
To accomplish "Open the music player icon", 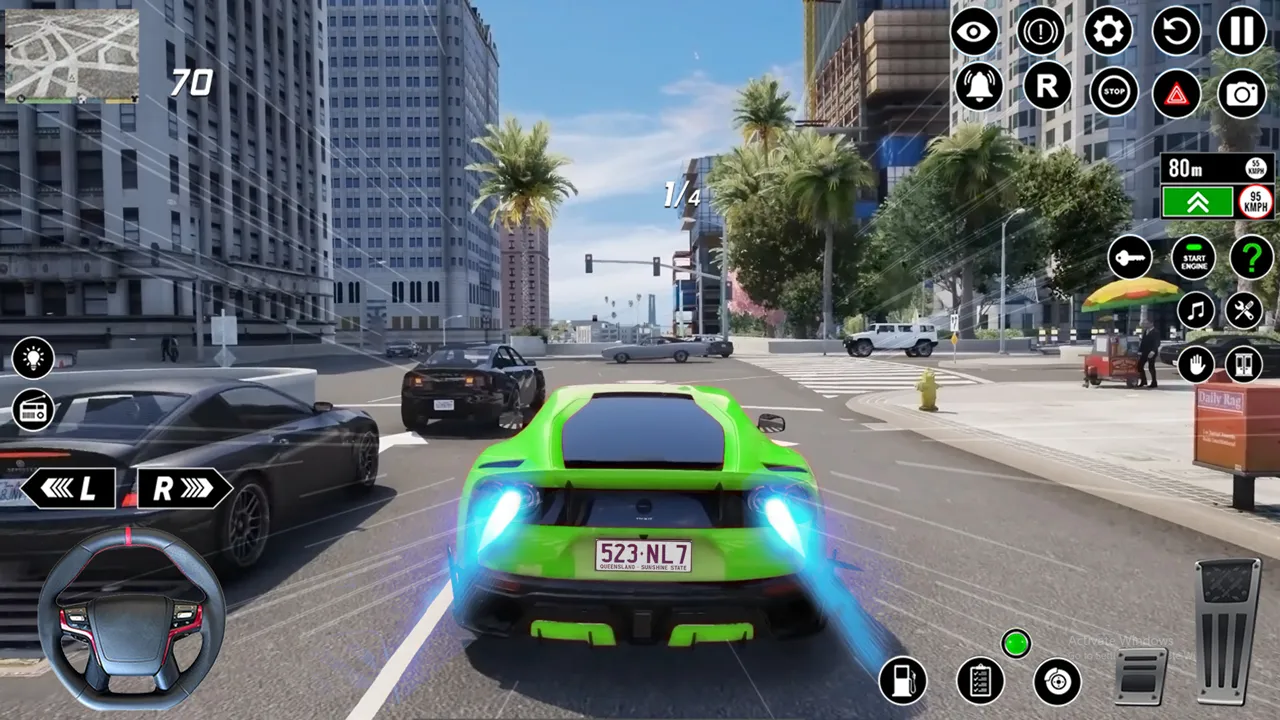I will (x=1194, y=309).
